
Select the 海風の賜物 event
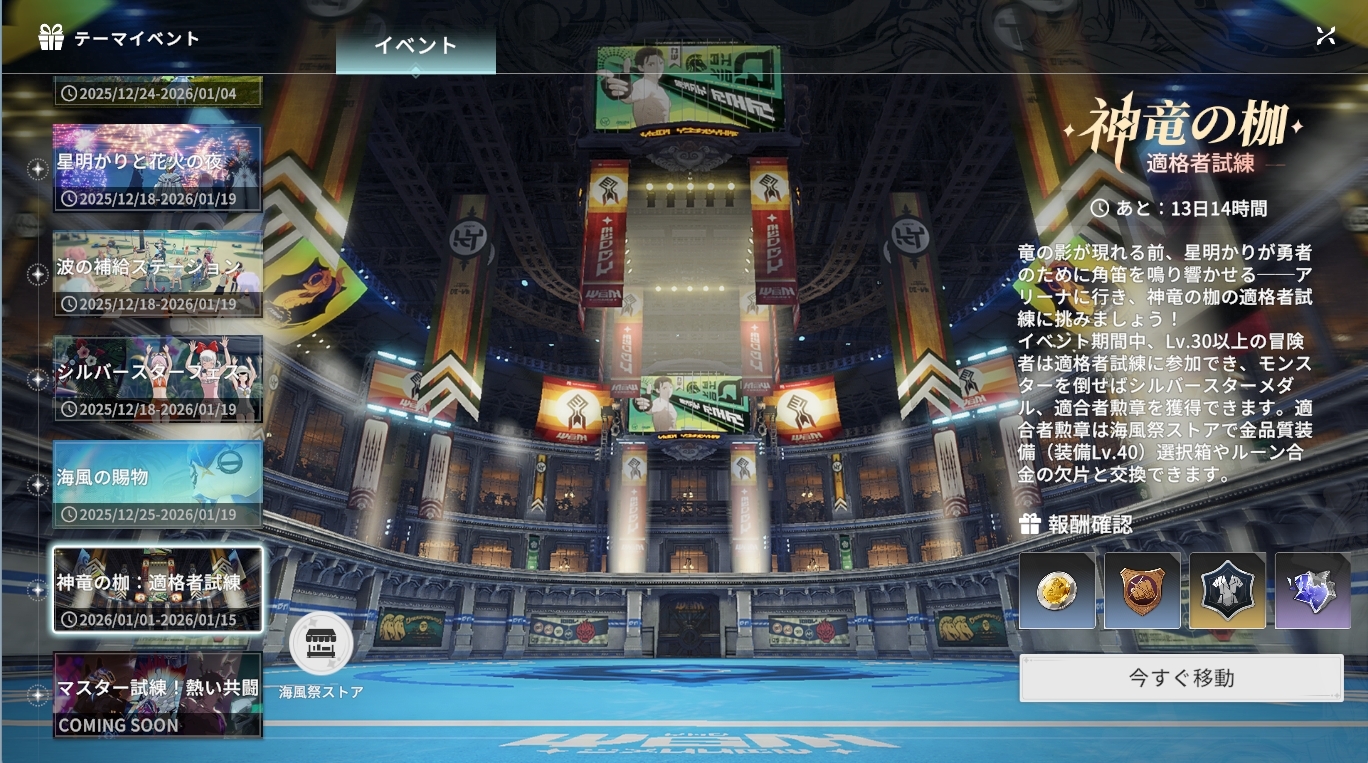click(x=158, y=484)
